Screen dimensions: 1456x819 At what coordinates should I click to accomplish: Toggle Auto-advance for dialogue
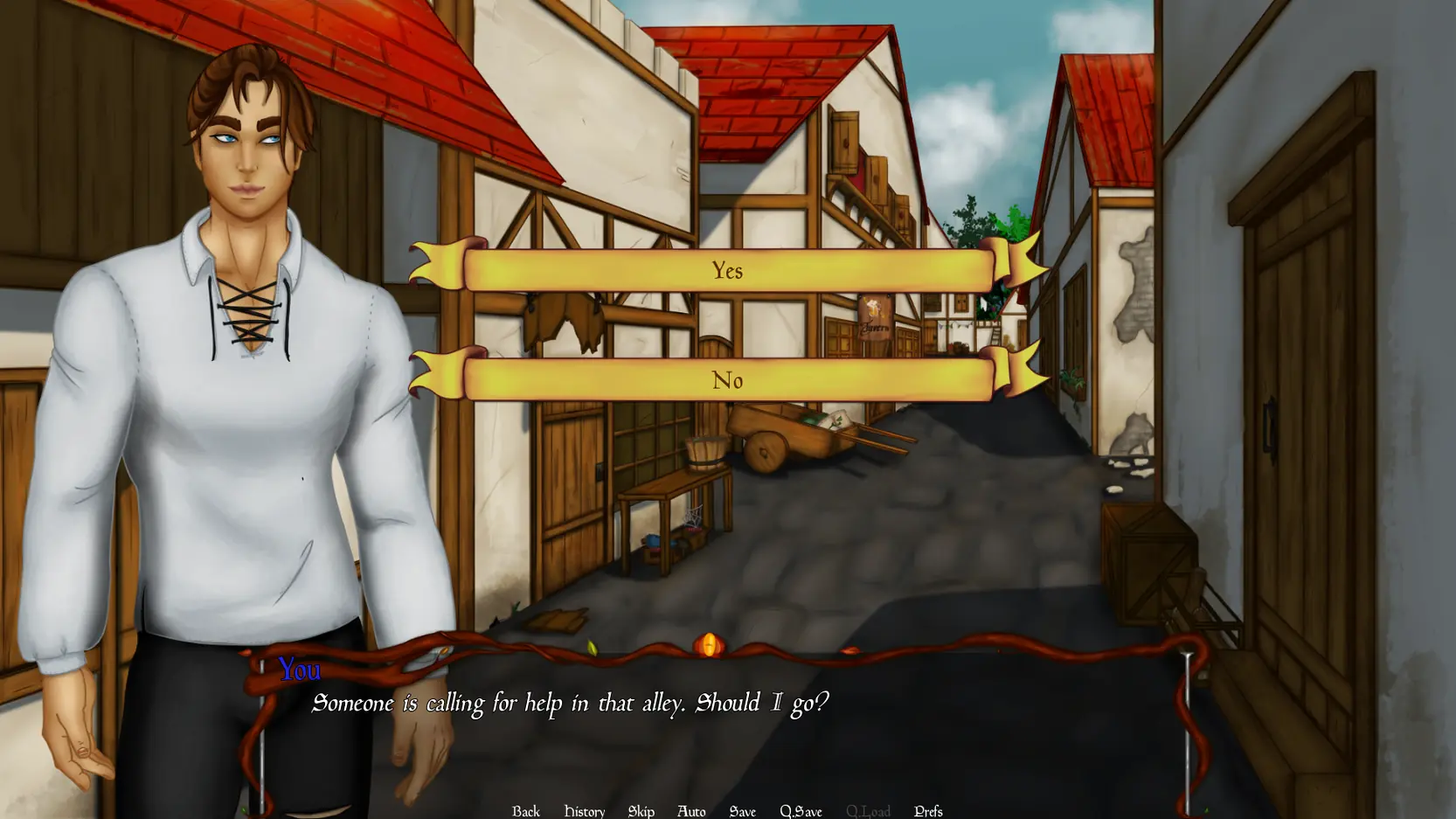click(691, 810)
